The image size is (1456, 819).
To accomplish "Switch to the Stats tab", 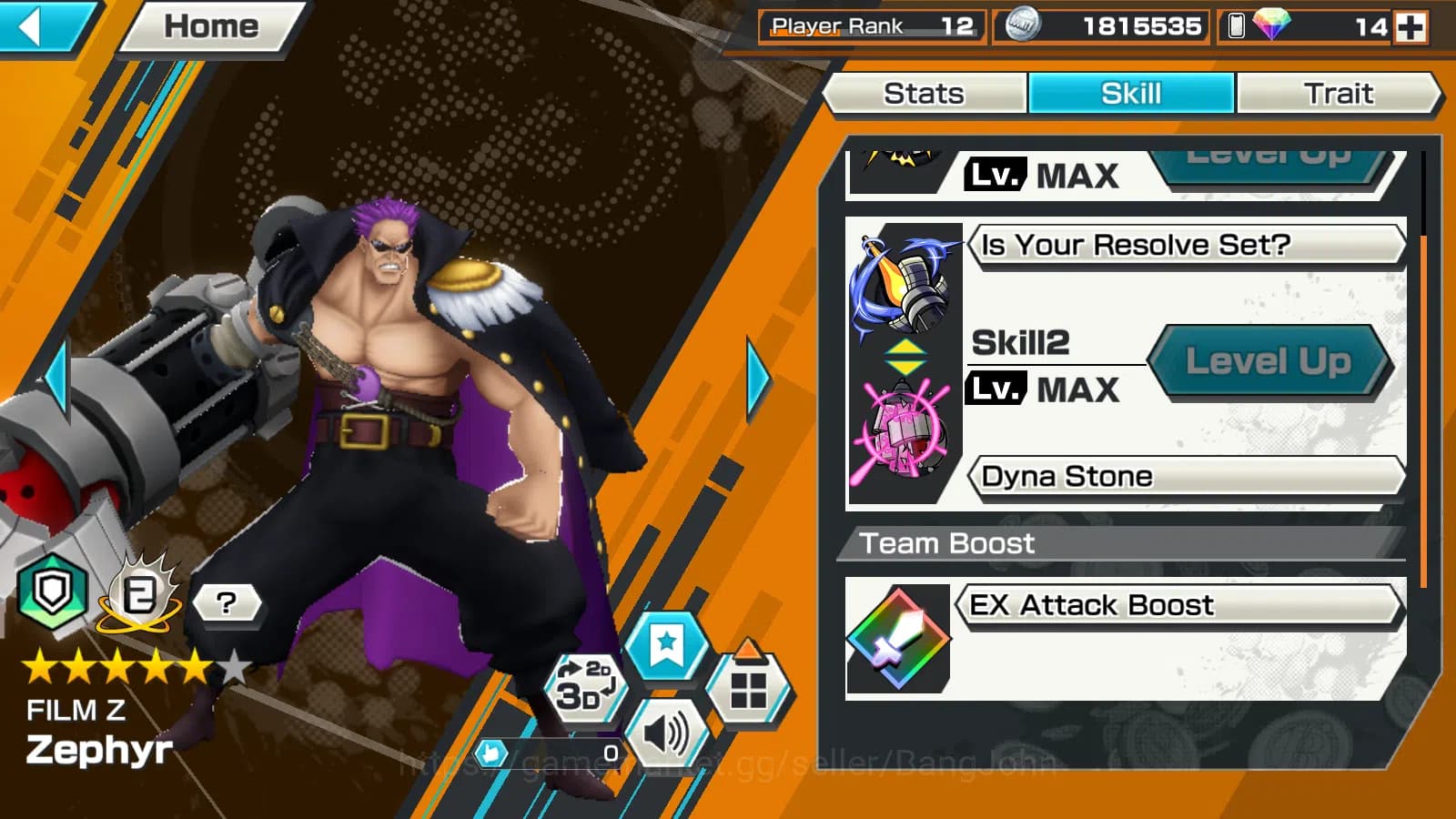I will pos(924,94).
